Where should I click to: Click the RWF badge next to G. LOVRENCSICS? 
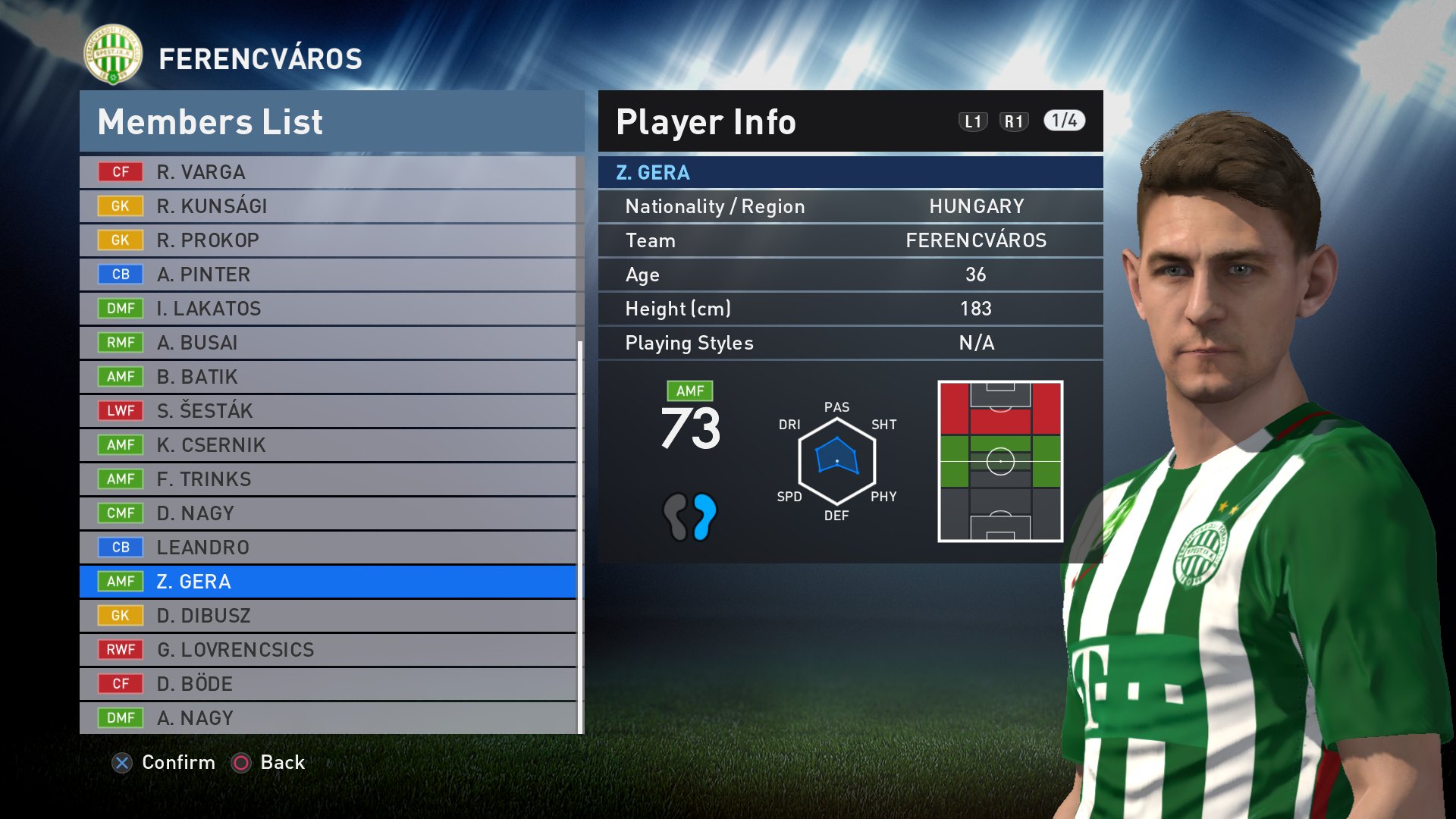click(121, 650)
